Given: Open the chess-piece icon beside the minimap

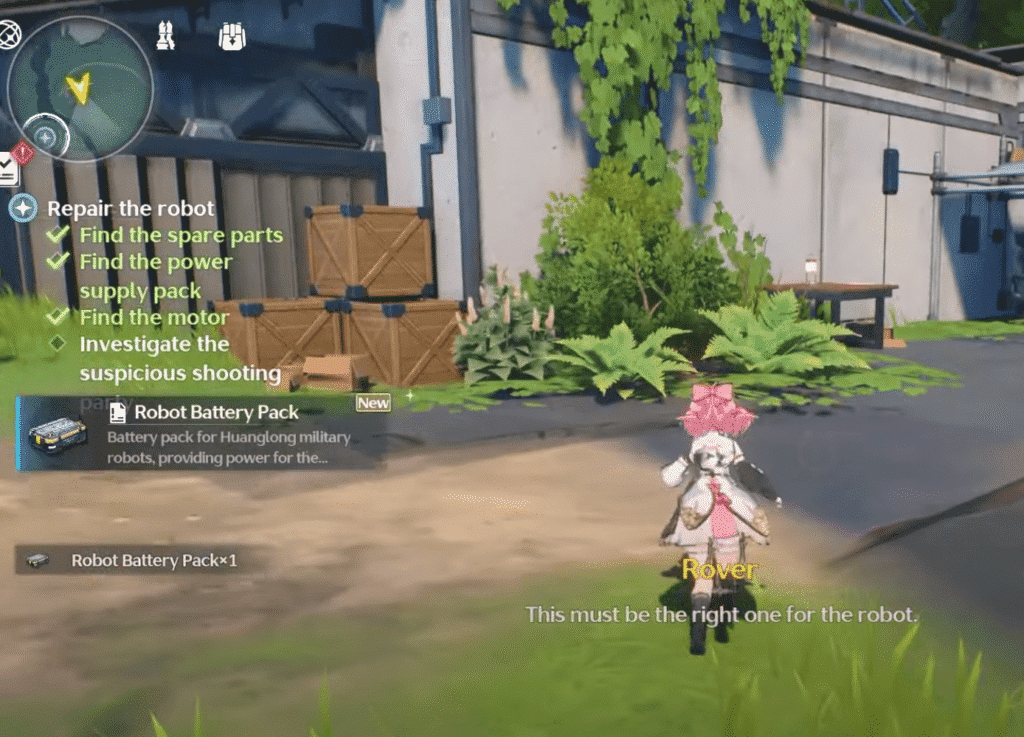Looking at the screenshot, I should click(x=166, y=36).
